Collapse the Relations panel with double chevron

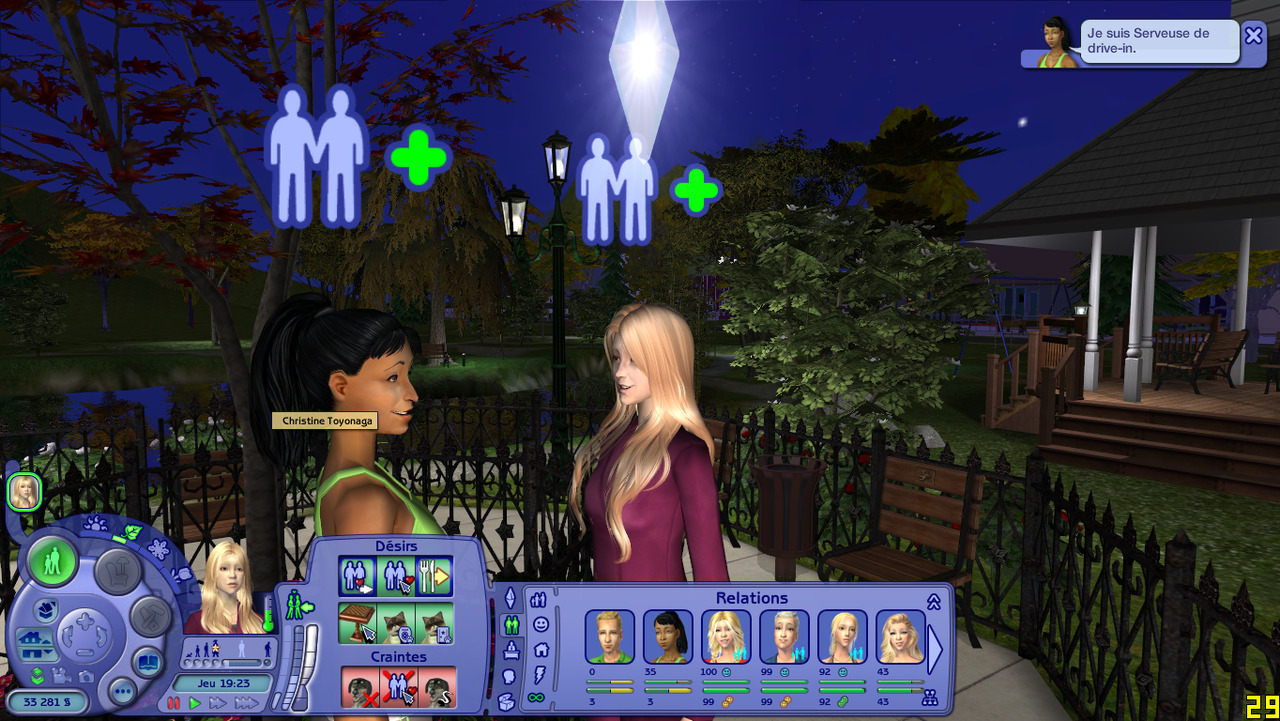click(934, 601)
